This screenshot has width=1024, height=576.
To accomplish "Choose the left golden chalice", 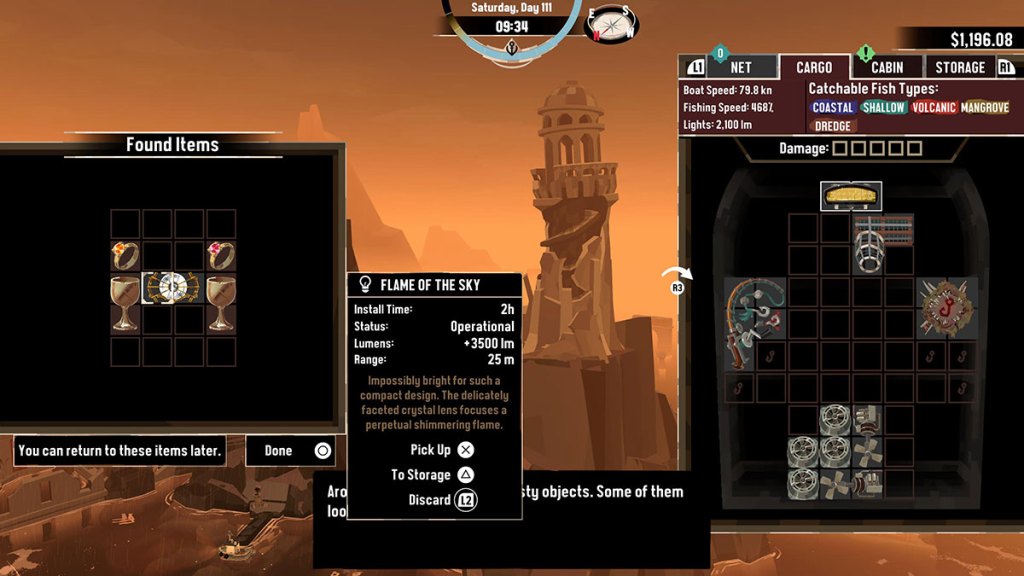I will 125,303.
